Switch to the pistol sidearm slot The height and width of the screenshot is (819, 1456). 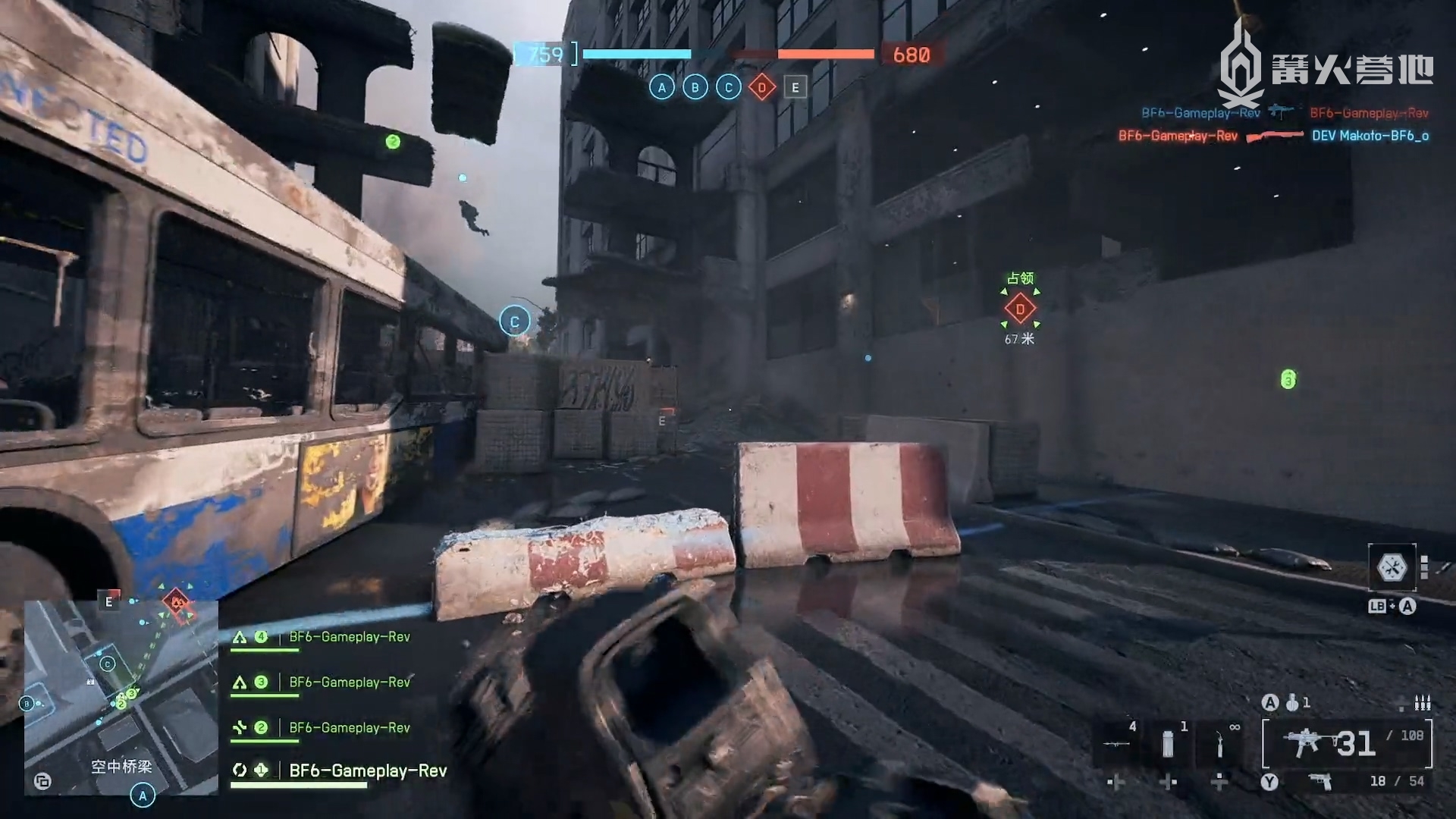[1321, 781]
